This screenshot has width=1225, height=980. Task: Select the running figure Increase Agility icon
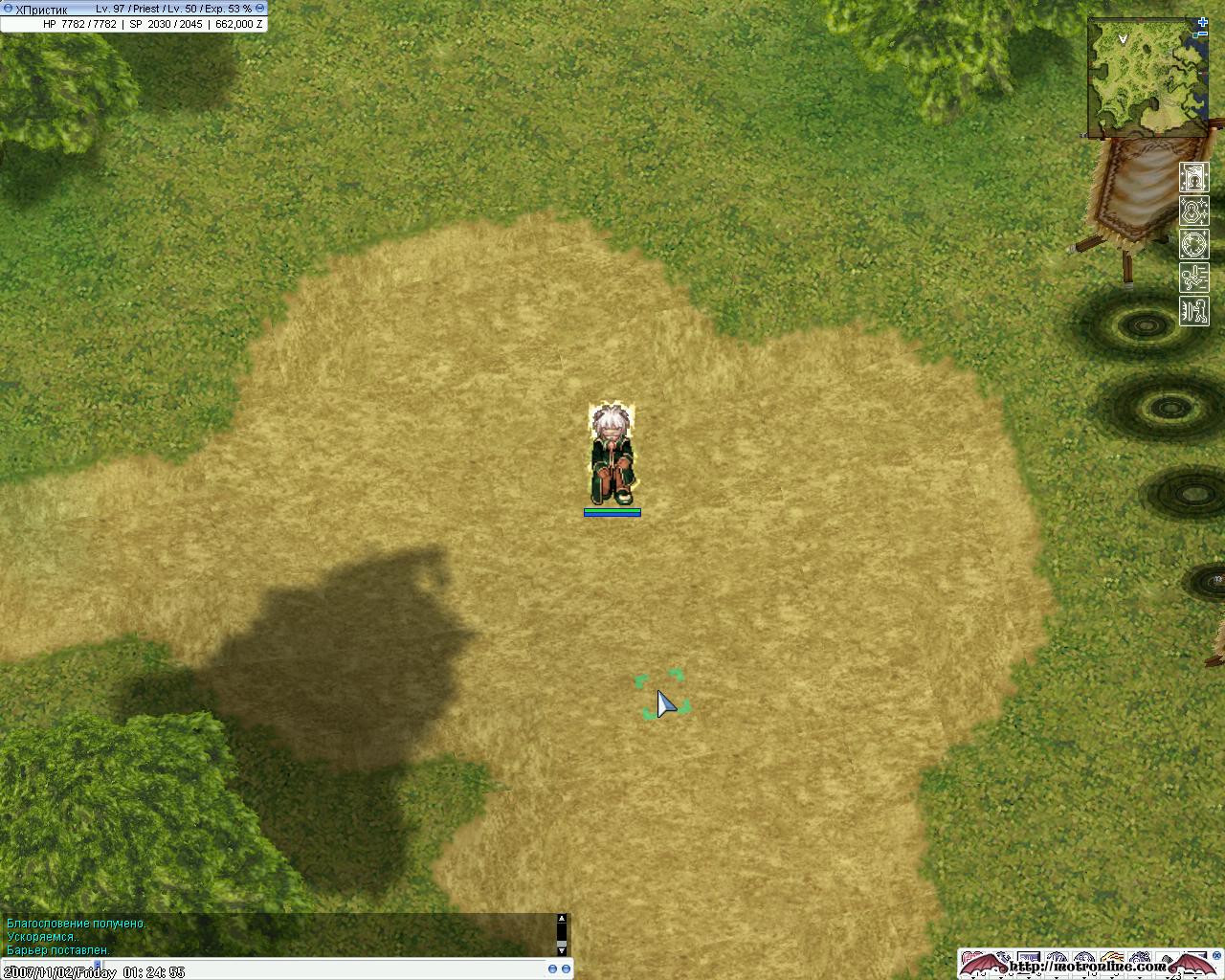tap(1193, 278)
